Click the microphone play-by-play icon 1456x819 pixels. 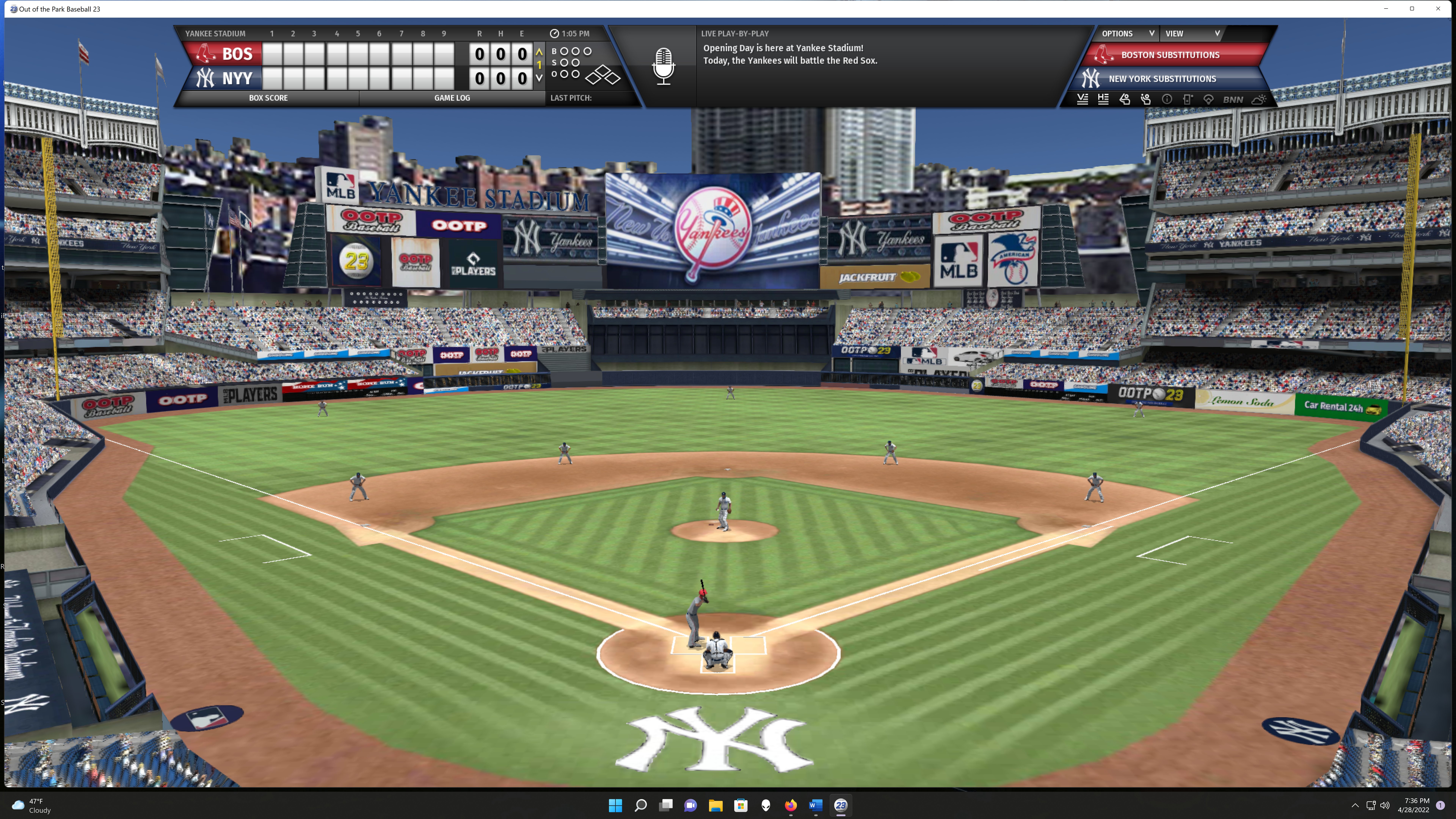[x=663, y=66]
